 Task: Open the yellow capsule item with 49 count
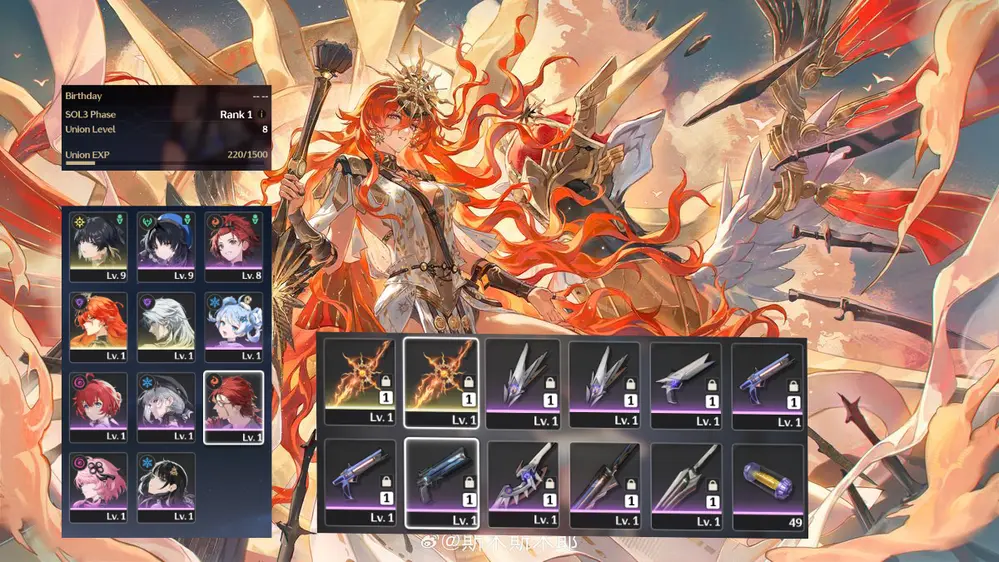[768, 483]
